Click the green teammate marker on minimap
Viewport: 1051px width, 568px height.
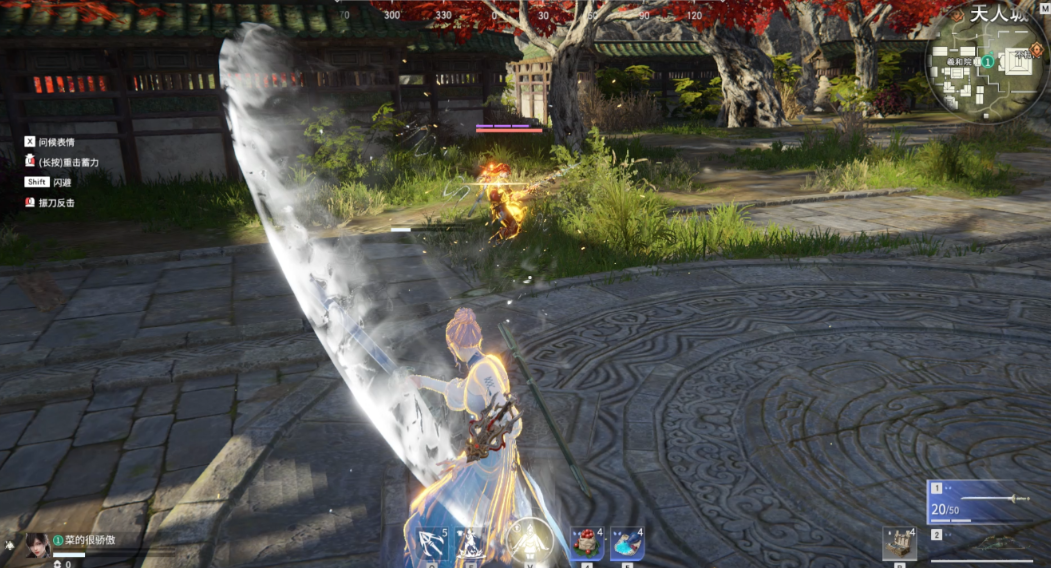[987, 62]
